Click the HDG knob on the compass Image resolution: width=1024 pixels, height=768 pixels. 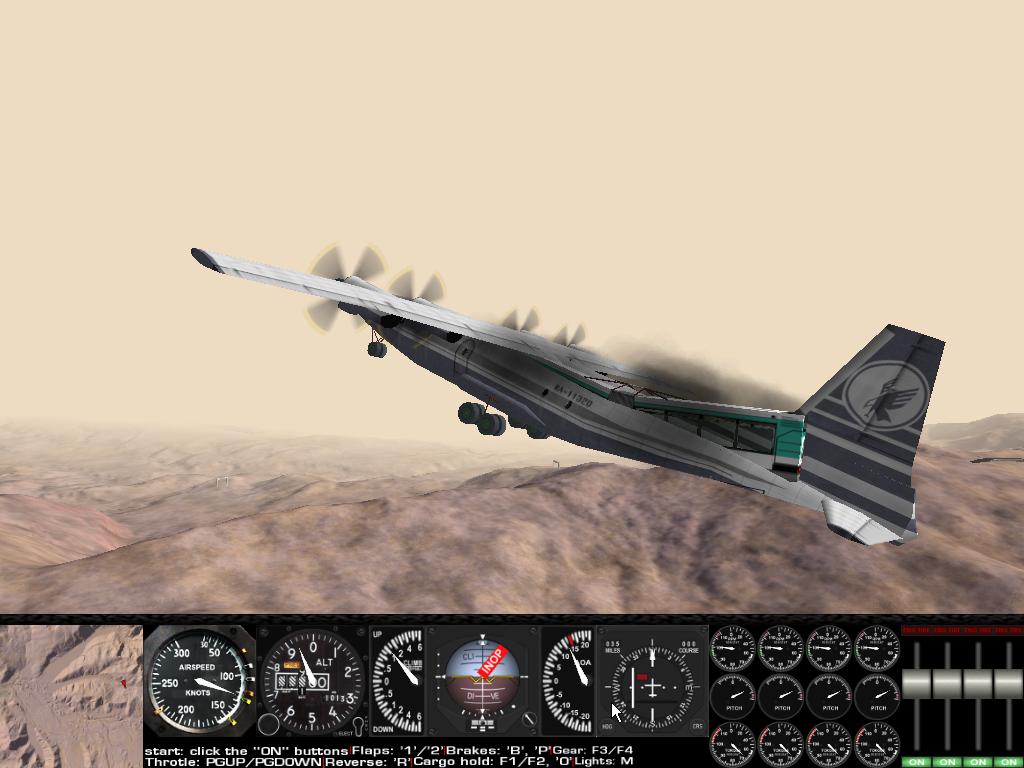tap(608, 726)
